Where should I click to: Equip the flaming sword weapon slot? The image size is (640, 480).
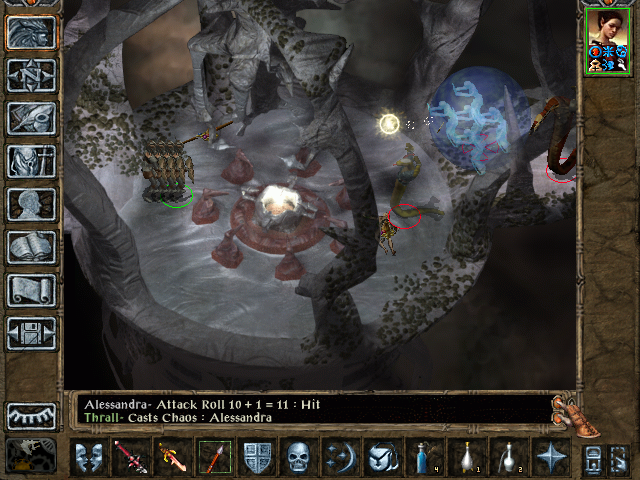[x=173, y=458]
